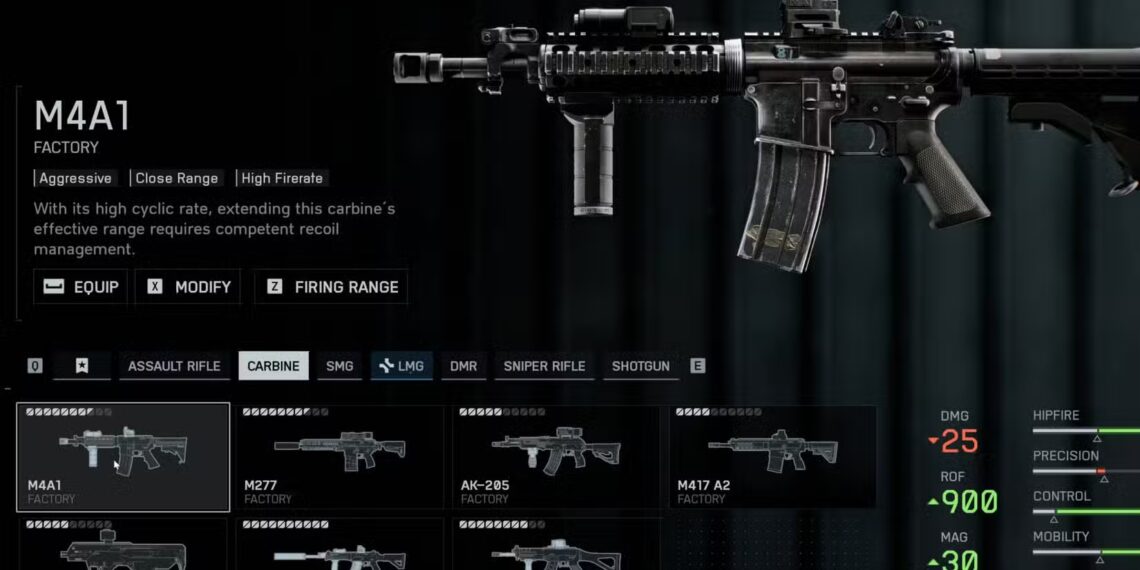Screen dimensions: 1140x570
Task: Select the M417 A2 Factory weapon tile
Action: (x=772, y=457)
